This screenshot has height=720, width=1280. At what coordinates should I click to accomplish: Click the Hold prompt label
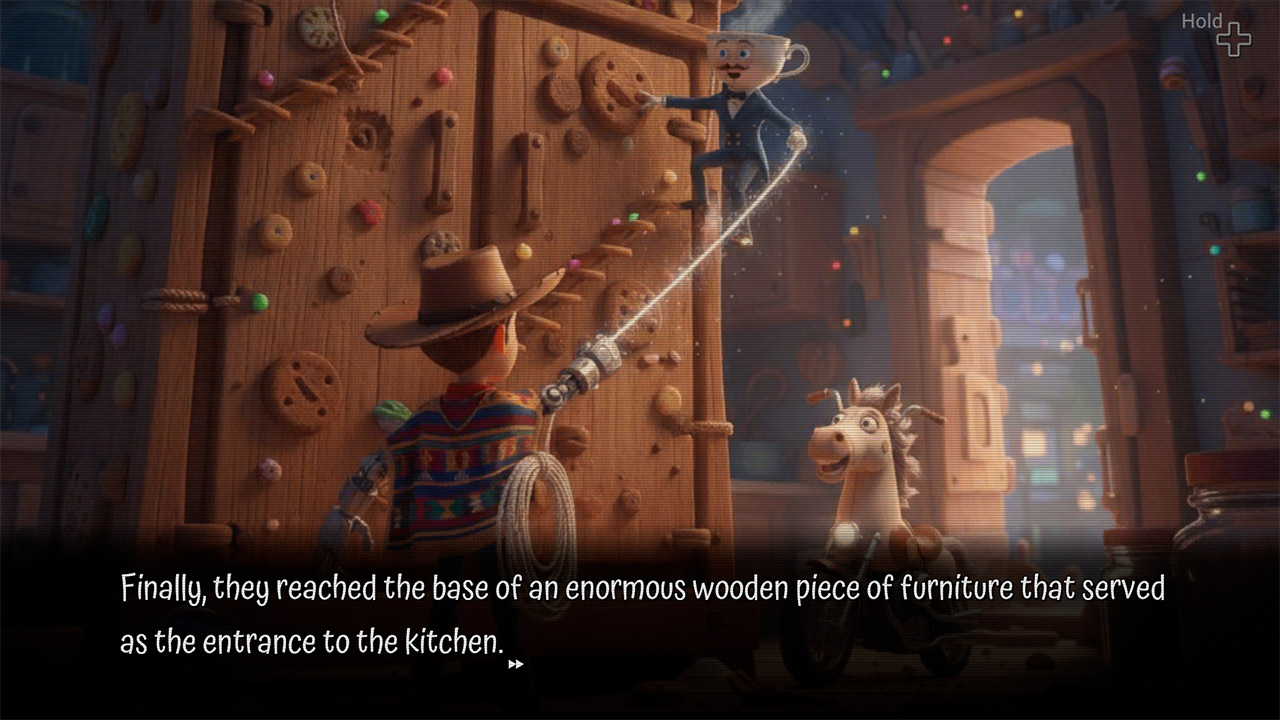pyautogui.click(x=1203, y=20)
